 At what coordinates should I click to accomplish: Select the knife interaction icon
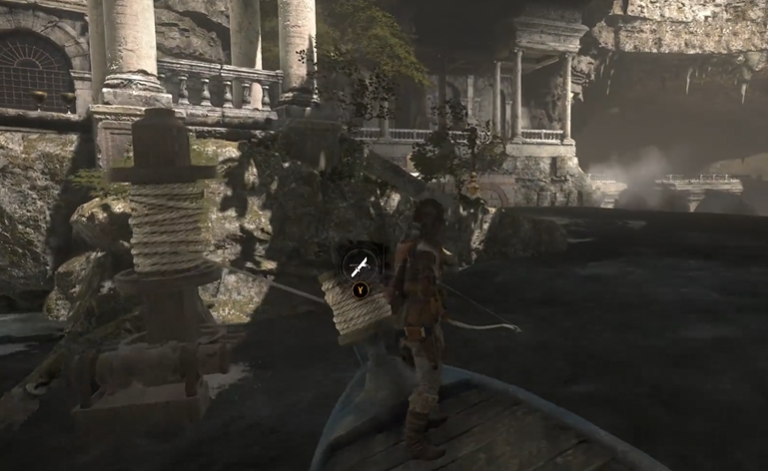click(360, 265)
